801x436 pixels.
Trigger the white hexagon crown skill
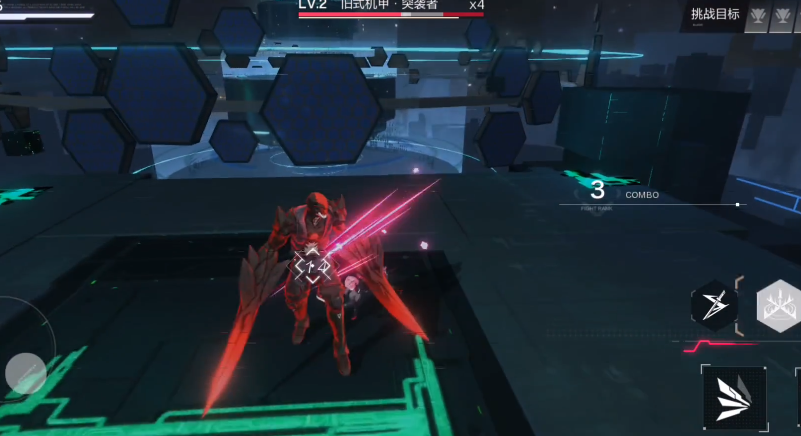click(x=779, y=306)
